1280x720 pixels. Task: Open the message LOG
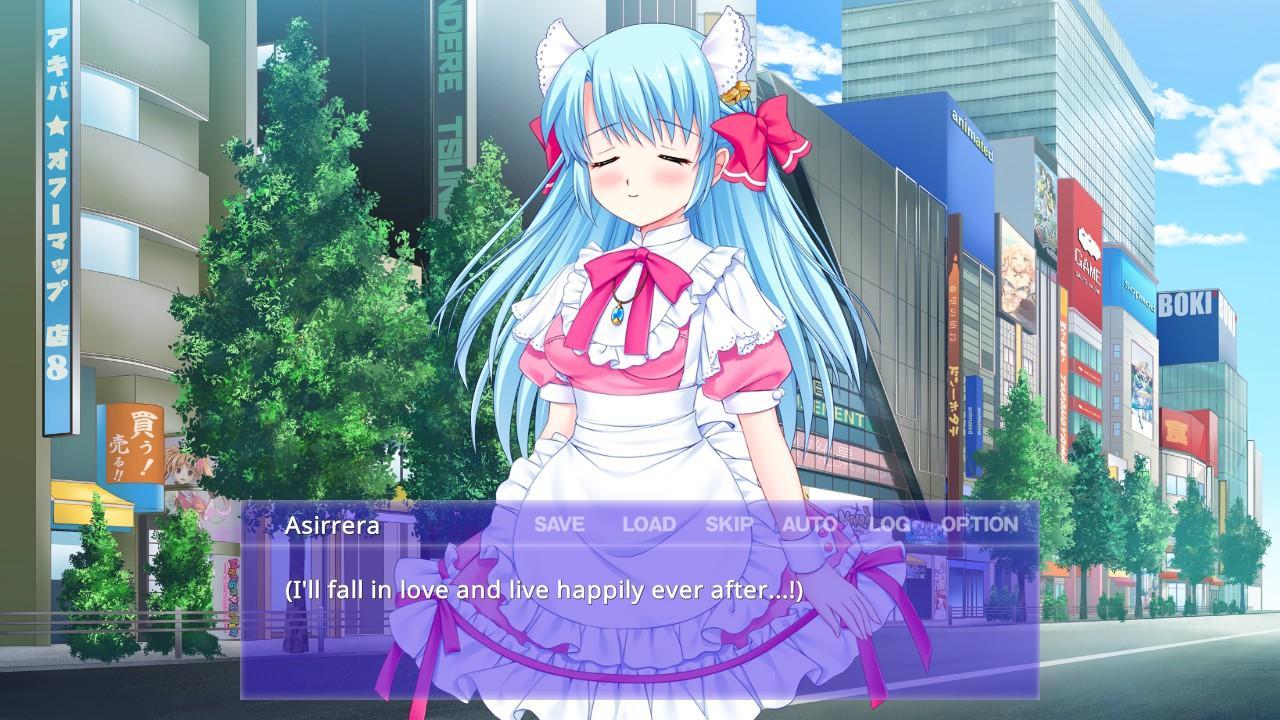(x=891, y=523)
